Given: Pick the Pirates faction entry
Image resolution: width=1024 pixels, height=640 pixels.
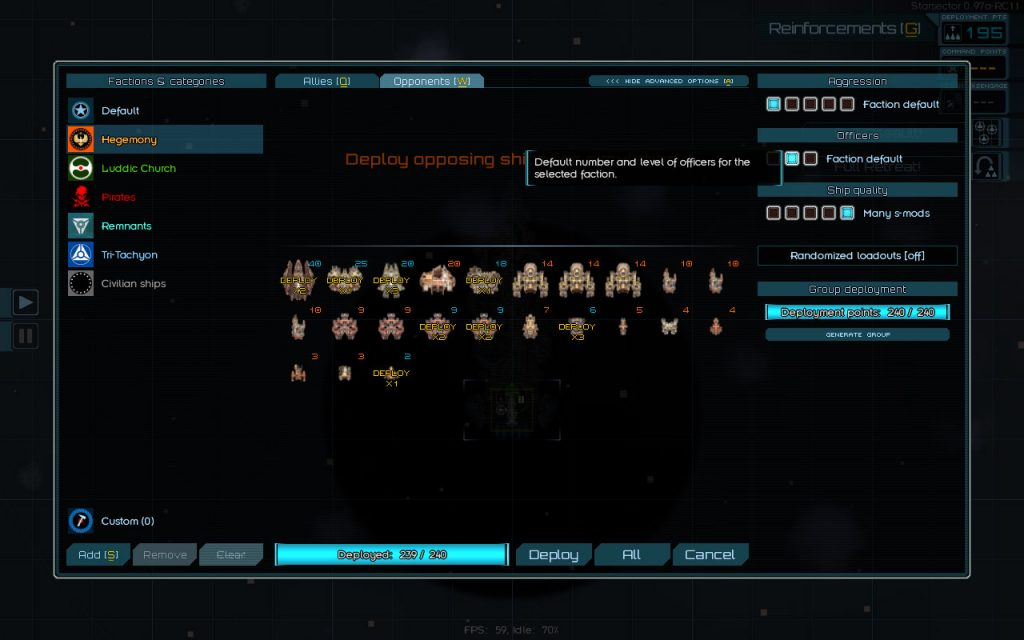Looking at the screenshot, I should pos(118,197).
